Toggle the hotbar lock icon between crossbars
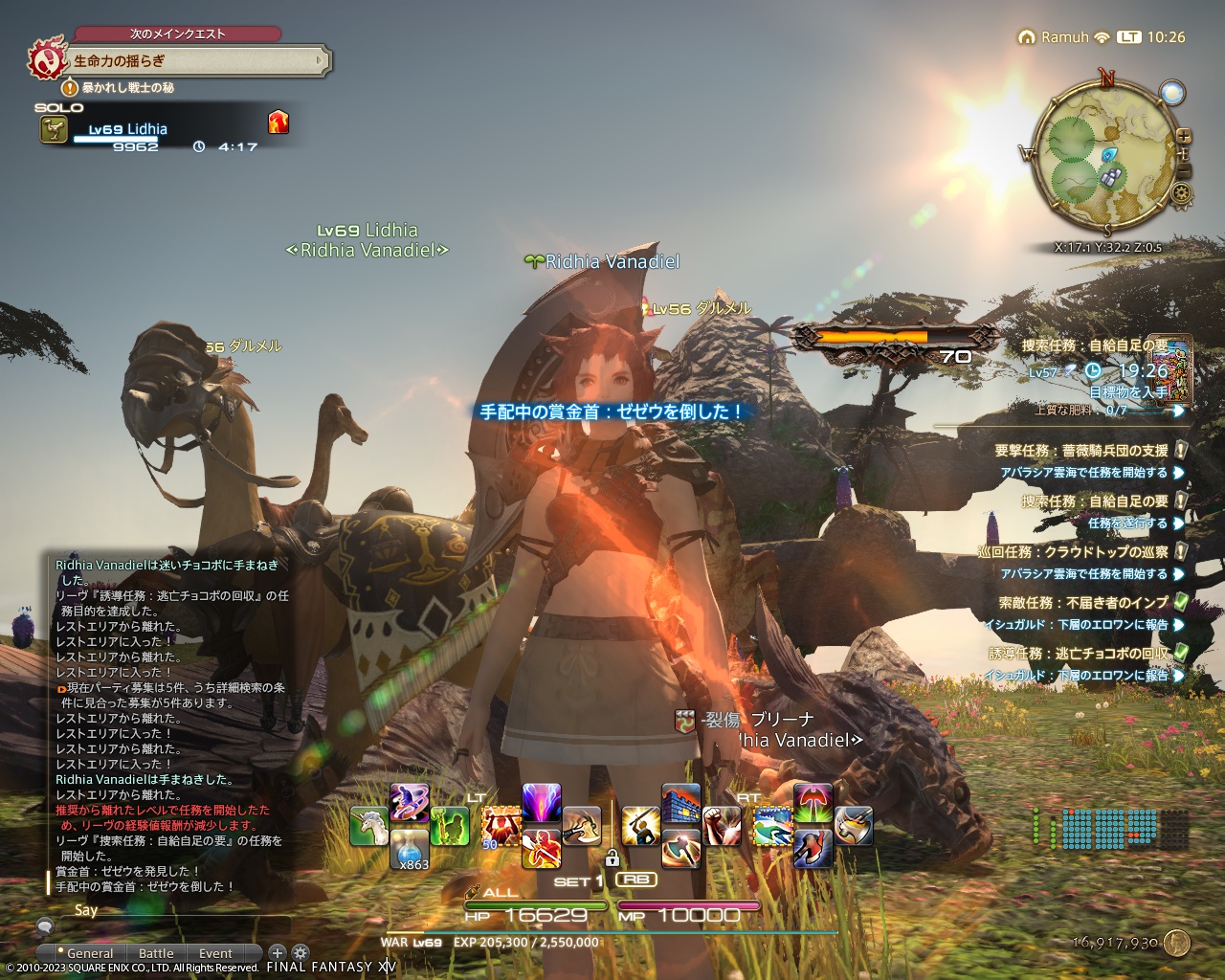The image size is (1225, 980). pos(614,857)
